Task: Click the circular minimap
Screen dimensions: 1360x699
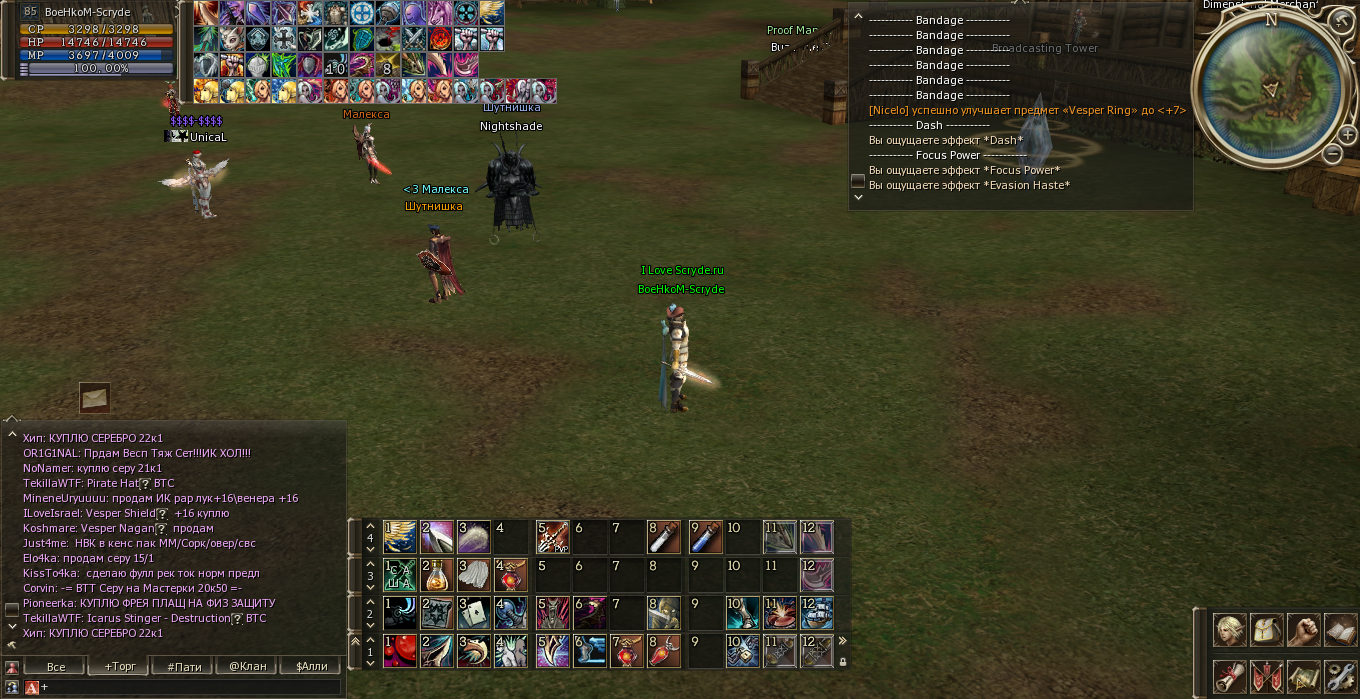Action: pyautogui.click(x=1271, y=90)
